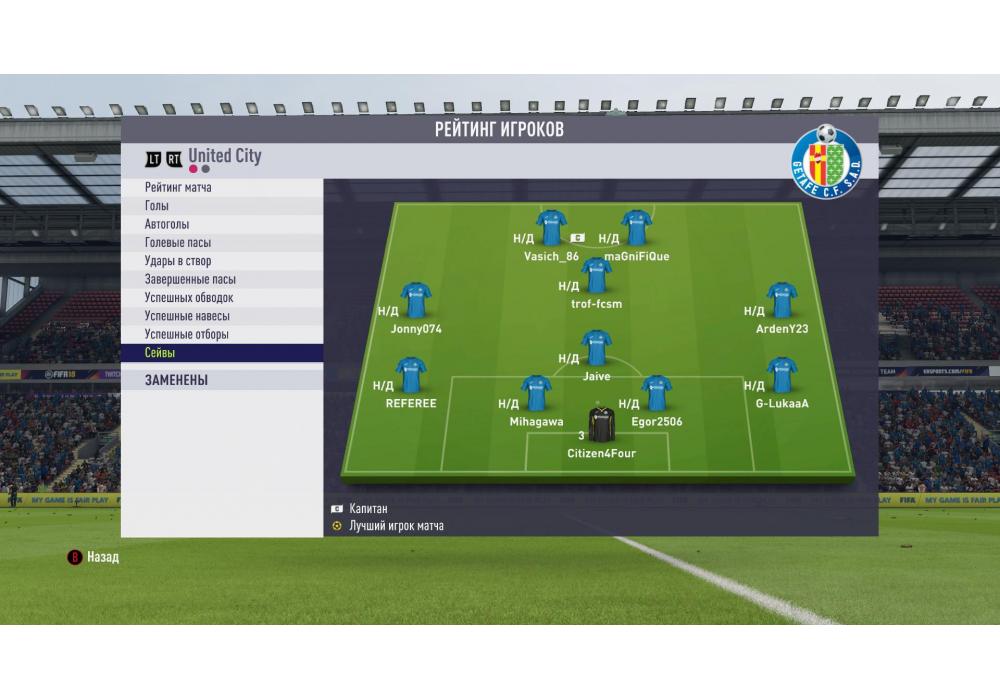Pick player Vasich_86 shirt
The height and width of the screenshot is (700, 1000).
pos(552,228)
